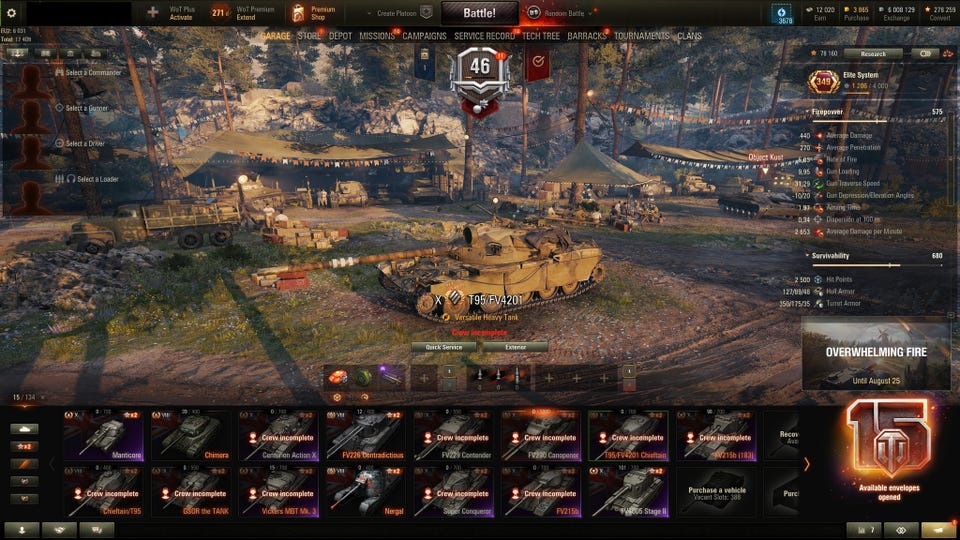View the Service Record tab
960x540 pixels.
tap(485, 36)
